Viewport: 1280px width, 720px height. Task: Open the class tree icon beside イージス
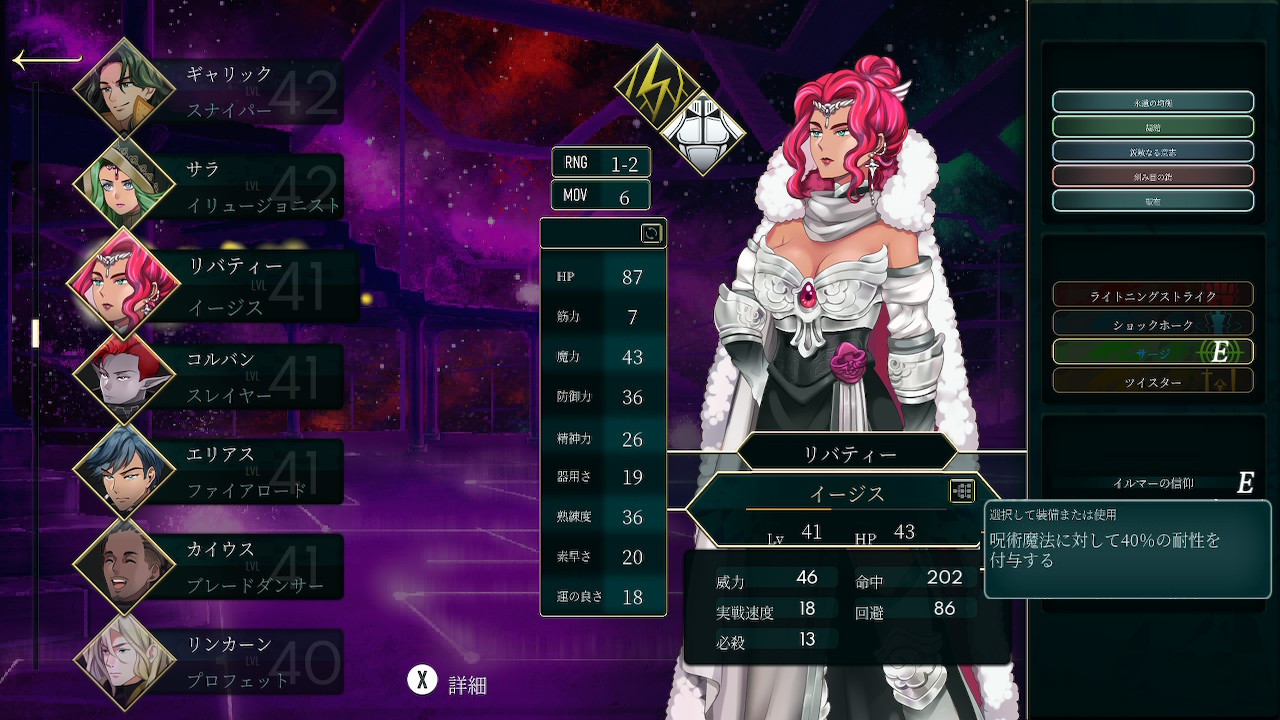[x=962, y=491]
